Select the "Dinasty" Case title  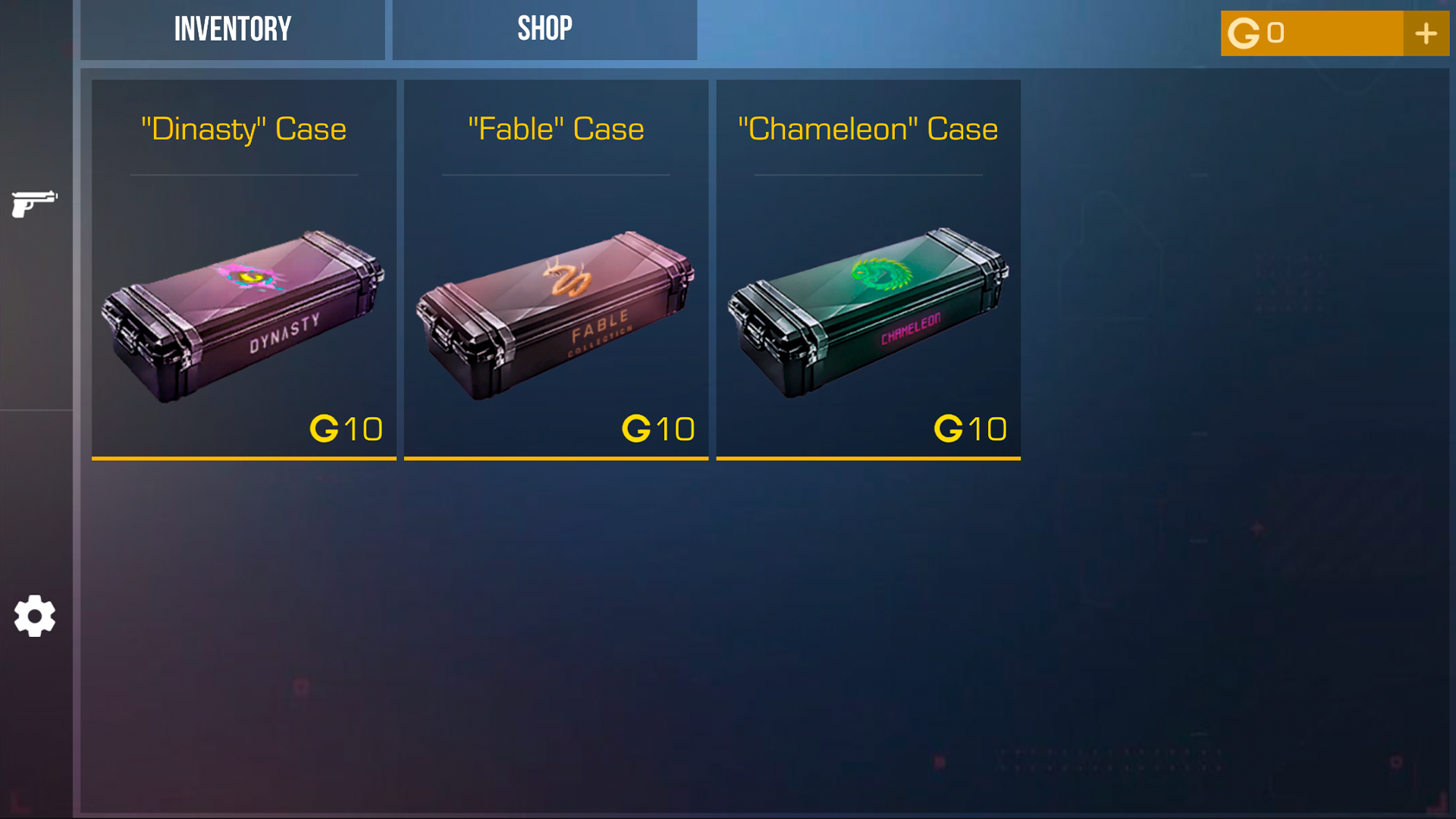click(243, 129)
